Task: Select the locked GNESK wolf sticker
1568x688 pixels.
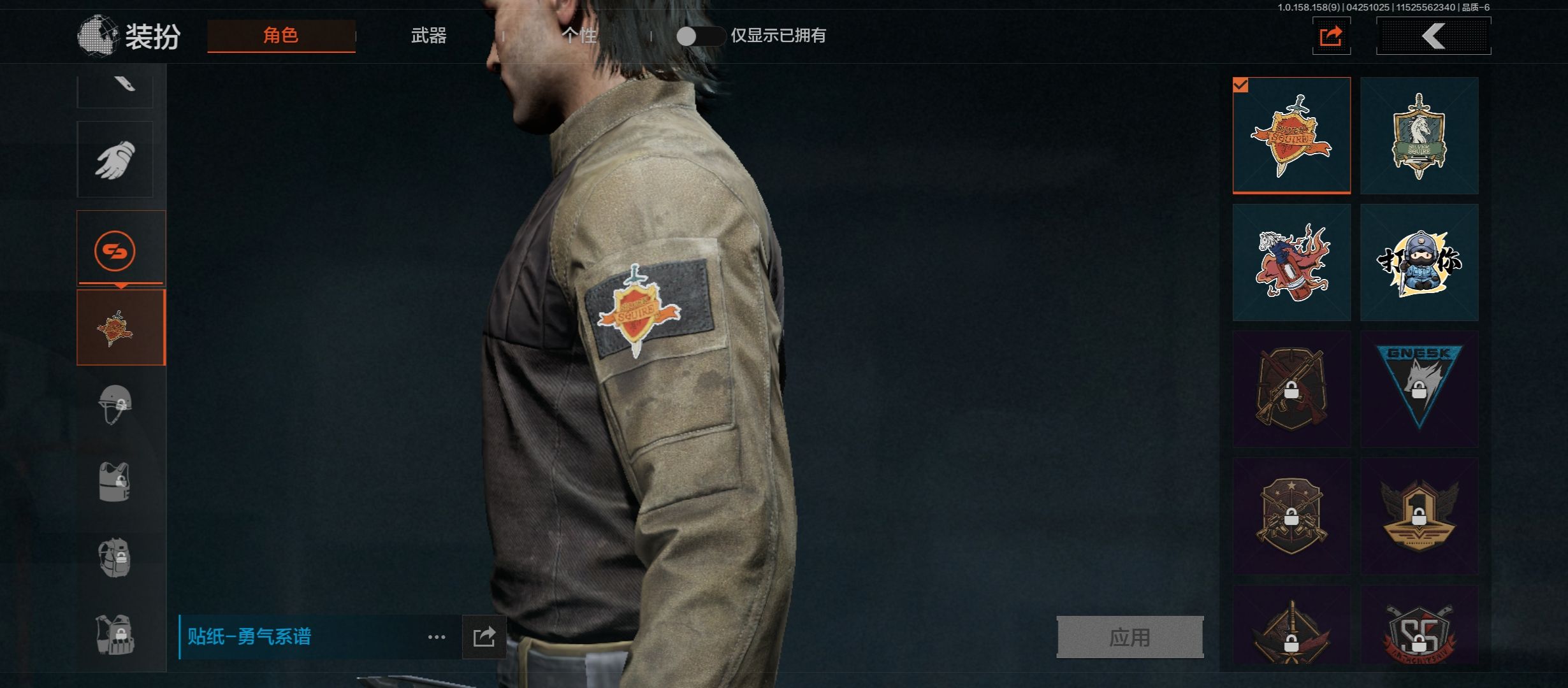Action: click(x=1419, y=389)
